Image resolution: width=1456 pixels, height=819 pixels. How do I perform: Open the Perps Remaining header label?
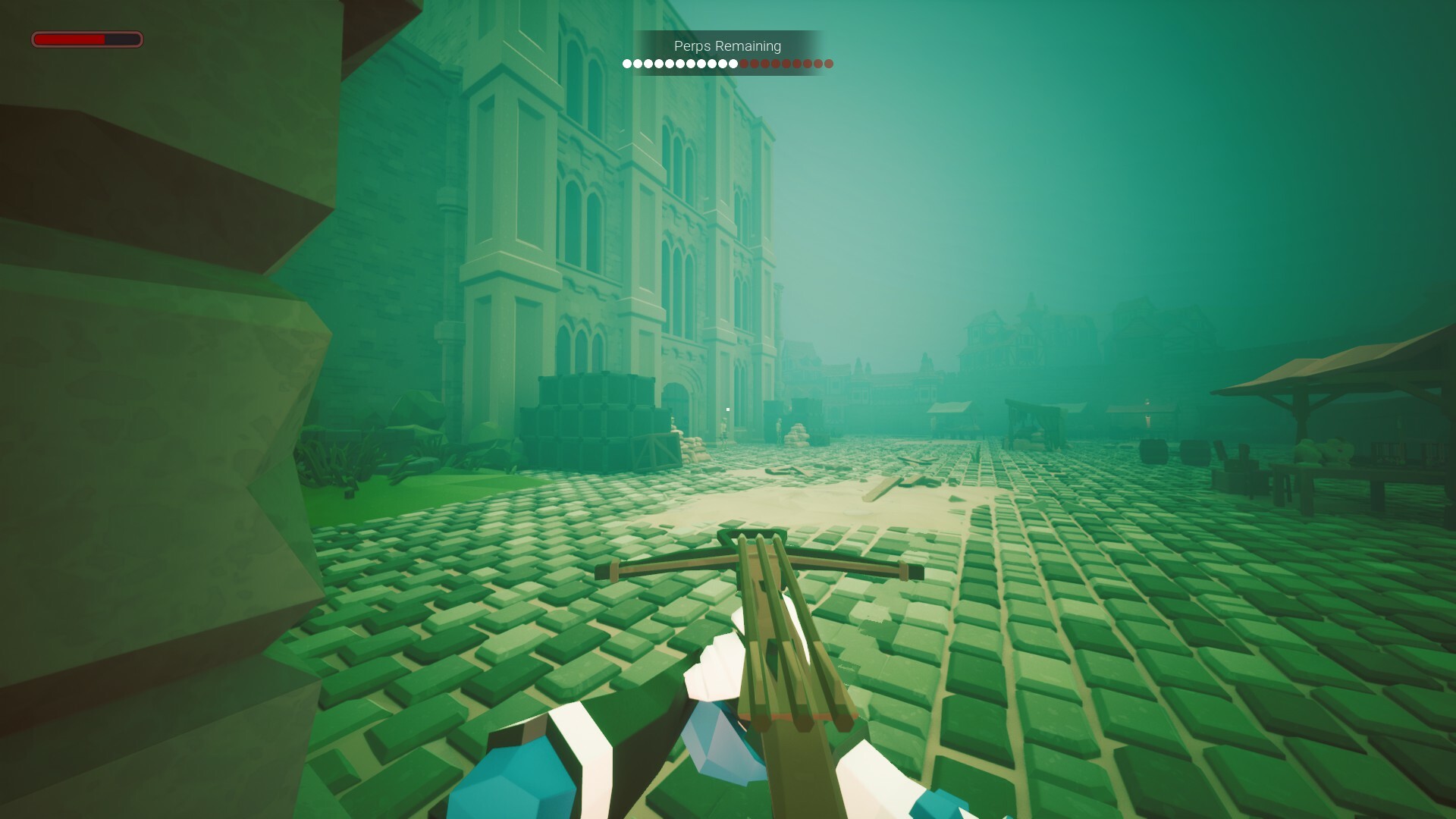tap(726, 45)
